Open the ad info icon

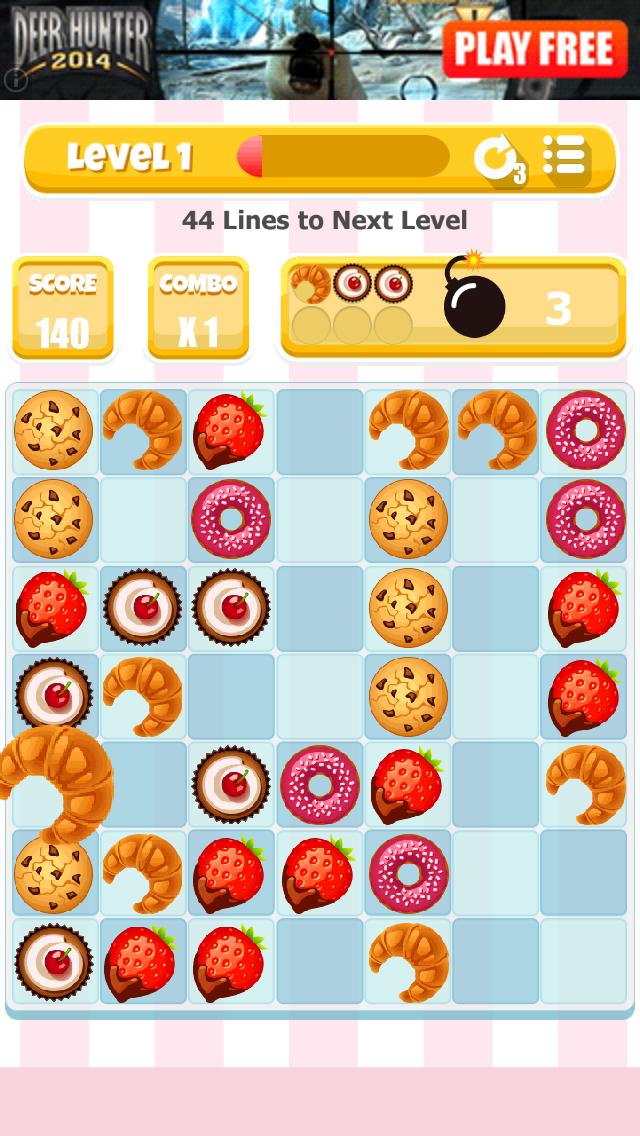pos(14,78)
